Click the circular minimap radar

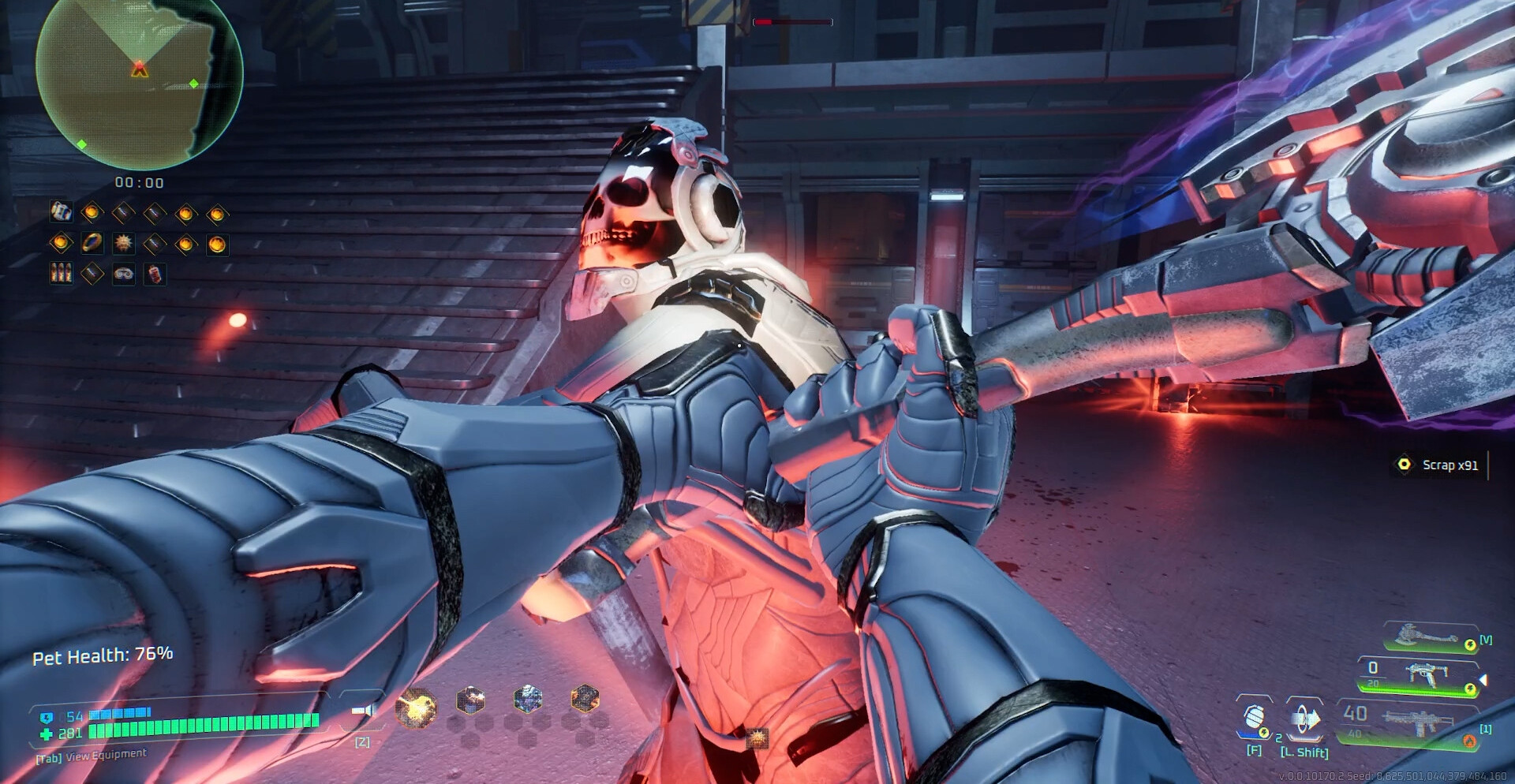139,83
